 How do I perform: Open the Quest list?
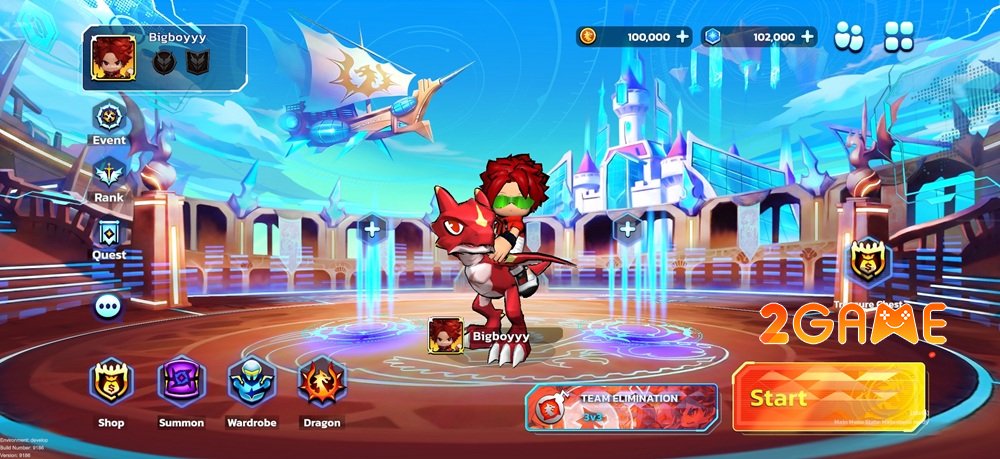coord(109,236)
